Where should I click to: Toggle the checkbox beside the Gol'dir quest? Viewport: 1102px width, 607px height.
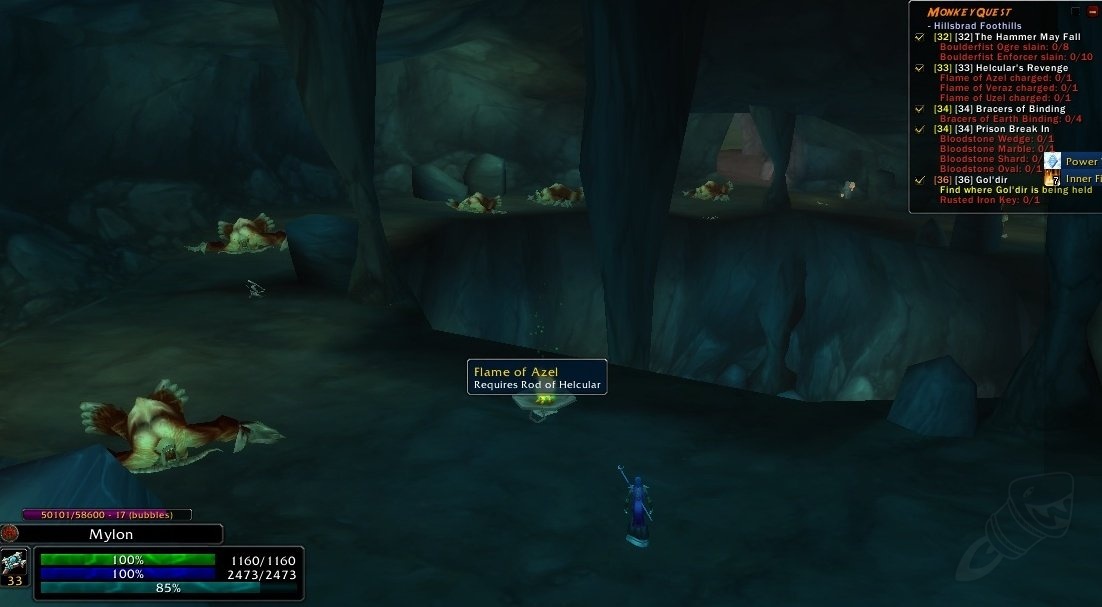919,180
